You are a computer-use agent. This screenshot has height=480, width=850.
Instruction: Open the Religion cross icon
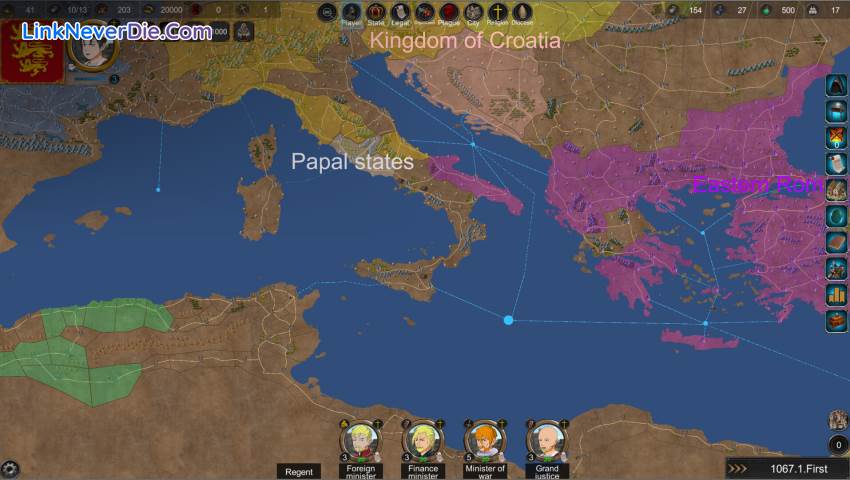click(x=498, y=12)
